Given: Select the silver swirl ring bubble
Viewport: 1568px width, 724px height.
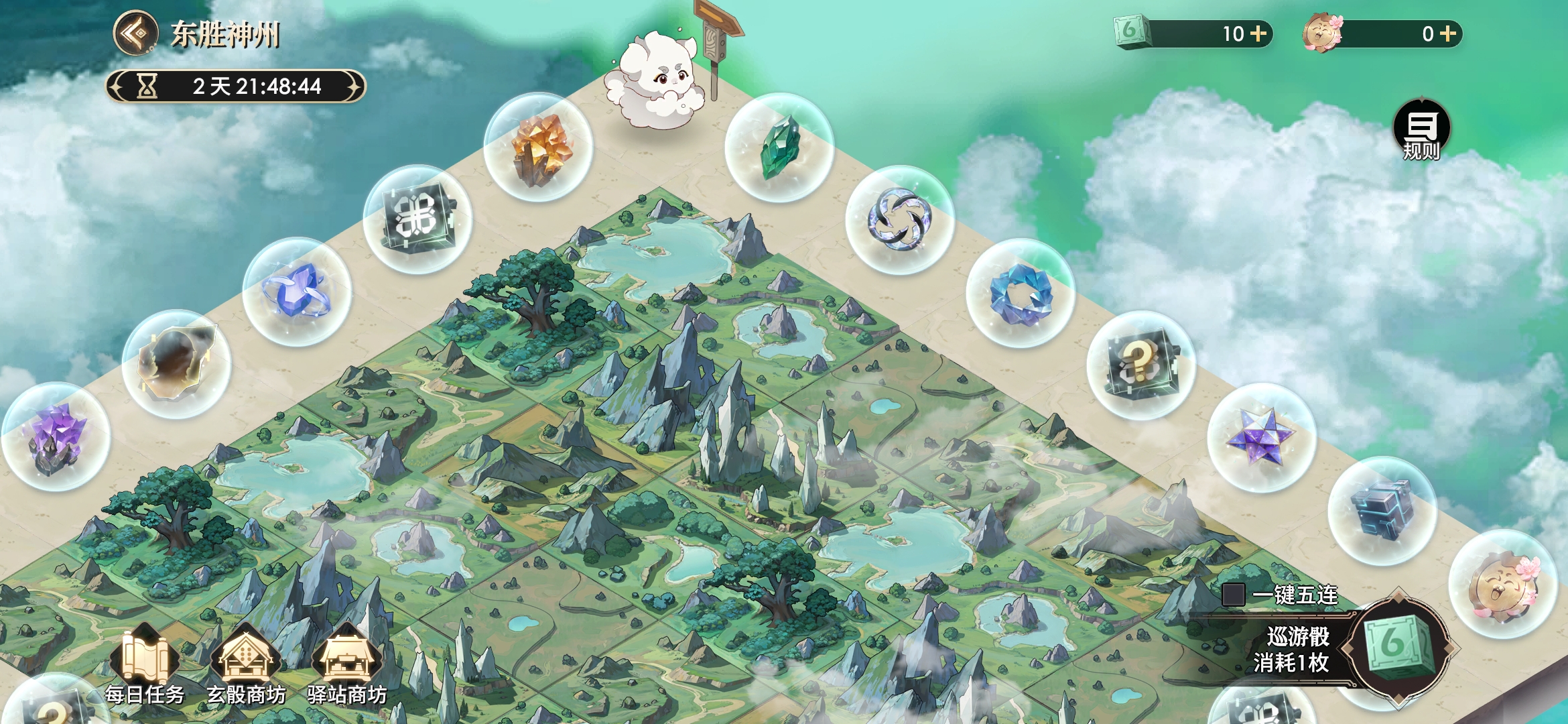Looking at the screenshot, I should tap(900, 220).
